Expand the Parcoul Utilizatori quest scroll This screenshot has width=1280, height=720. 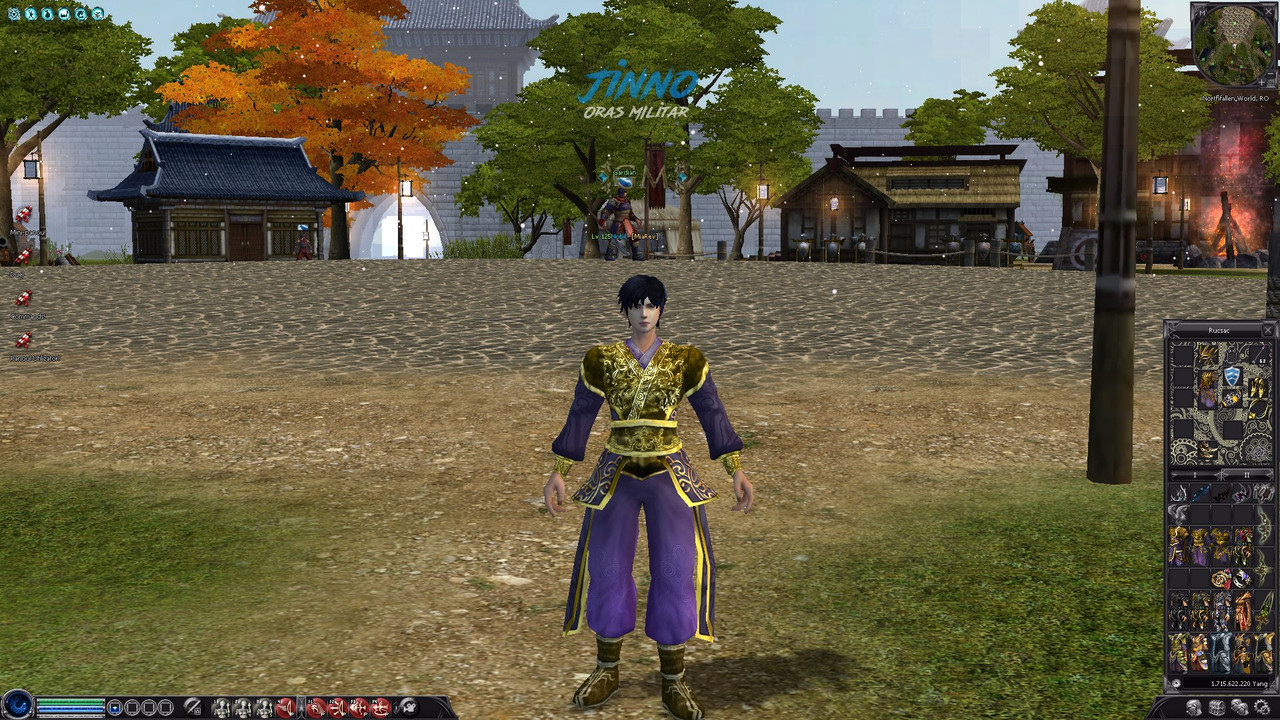pos(24,338)
